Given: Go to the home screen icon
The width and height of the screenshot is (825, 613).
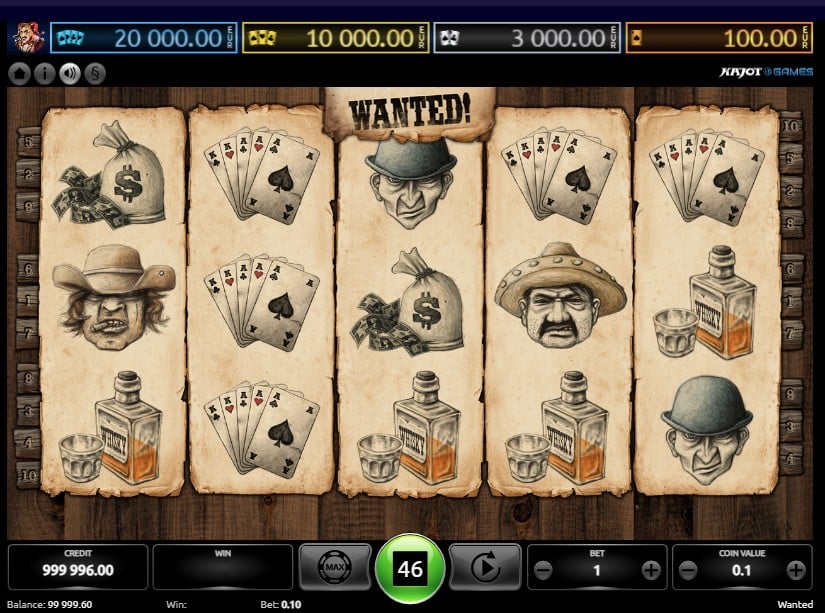Looking at the screenshot, I should (19, 73).
